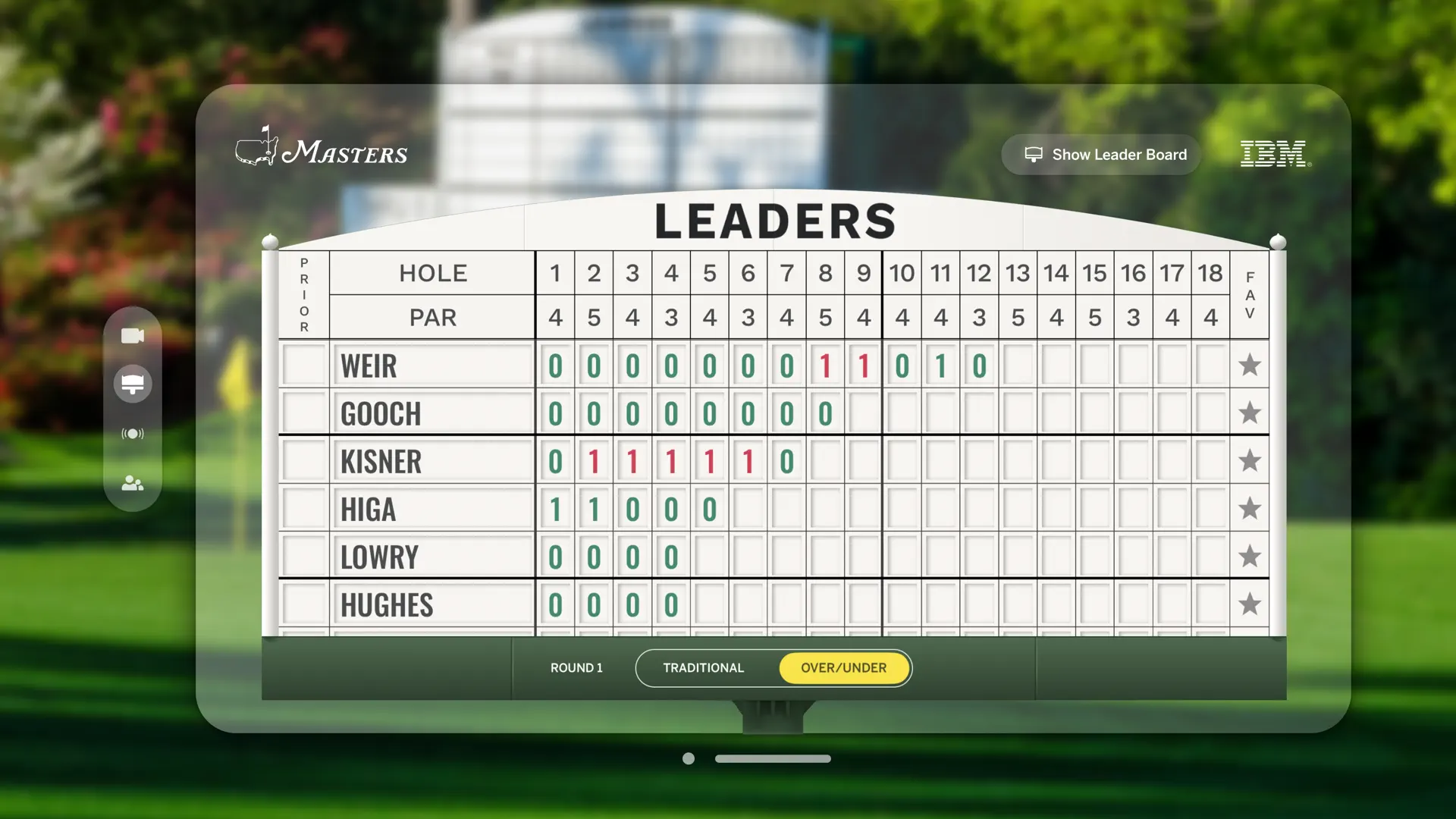
Task: Select the spatial audio icon
Action: coord(133,434)
